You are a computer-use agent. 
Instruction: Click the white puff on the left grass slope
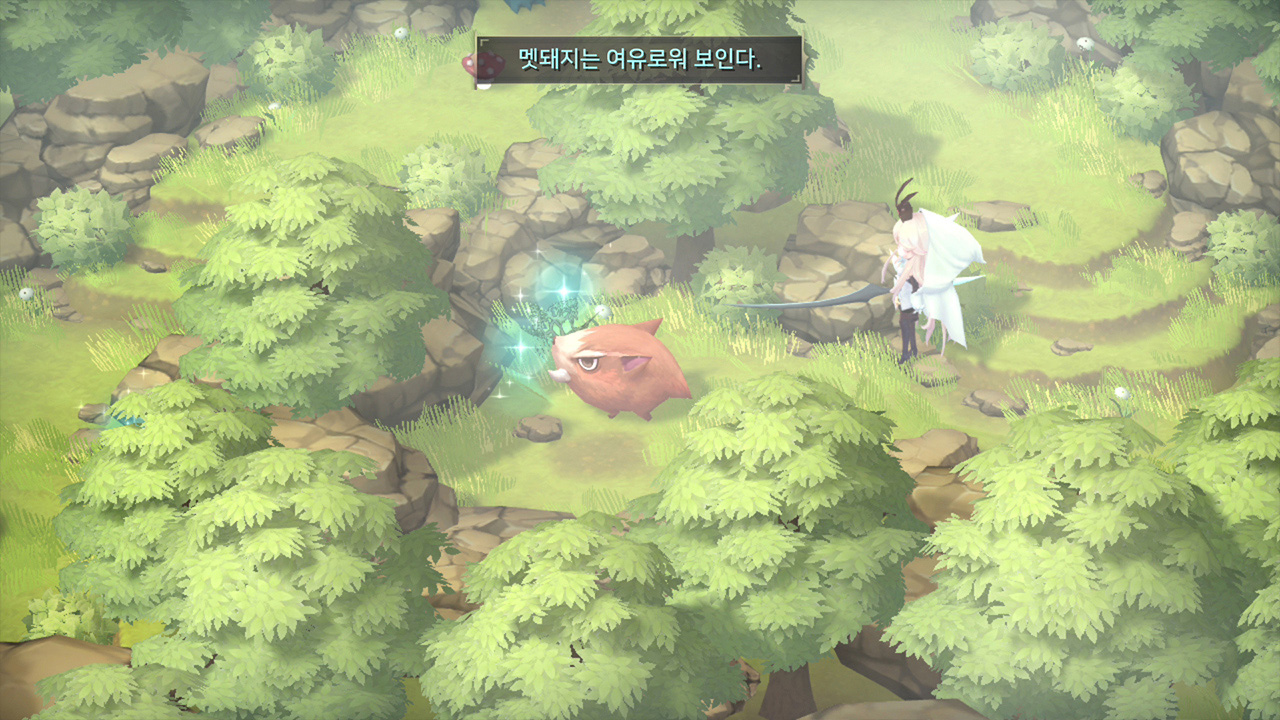[x=275, y=106]
